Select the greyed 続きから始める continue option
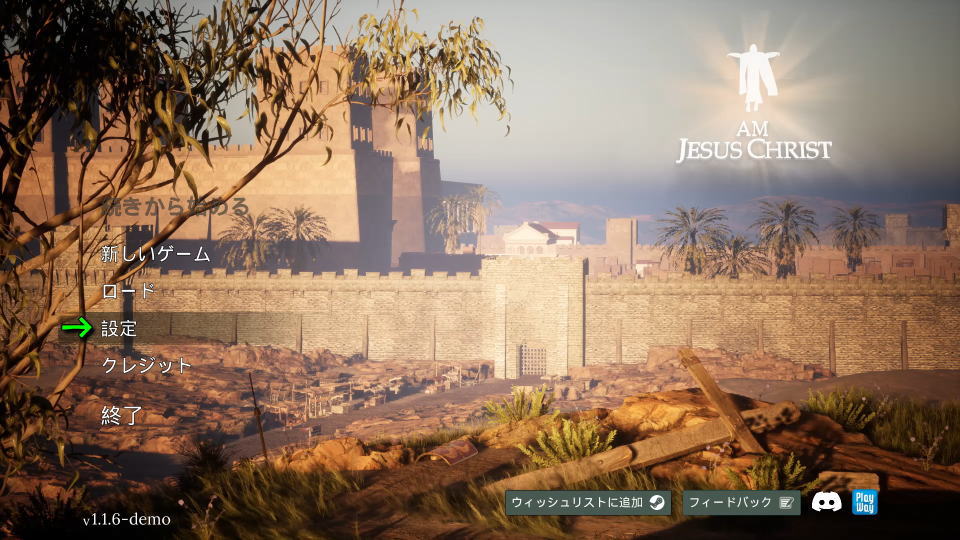The height and width of the screenshot is (540, 960). click(175, 208)
